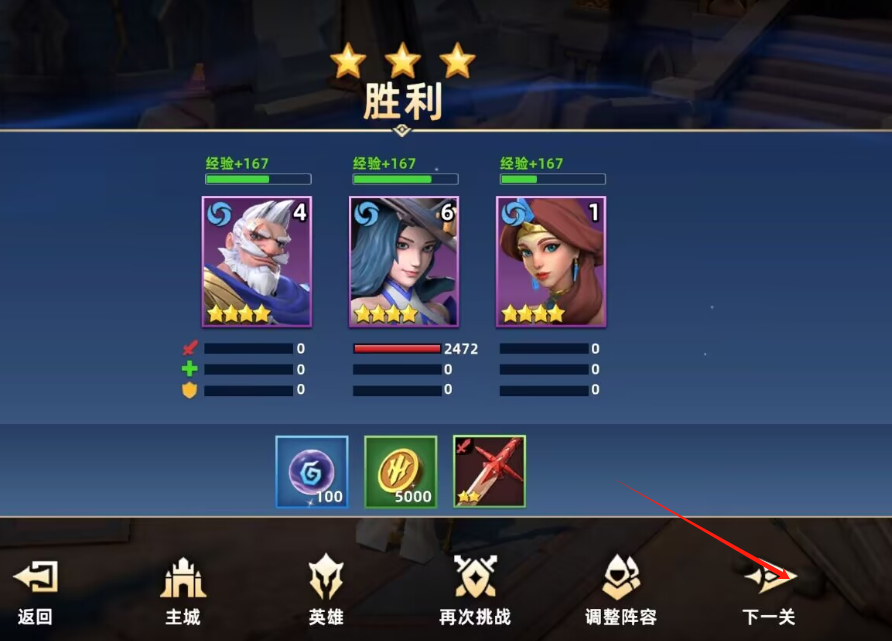Viewport: 892px width, 641px height.
Task: Inspect the red sword equipment reward
Action: 489,472
